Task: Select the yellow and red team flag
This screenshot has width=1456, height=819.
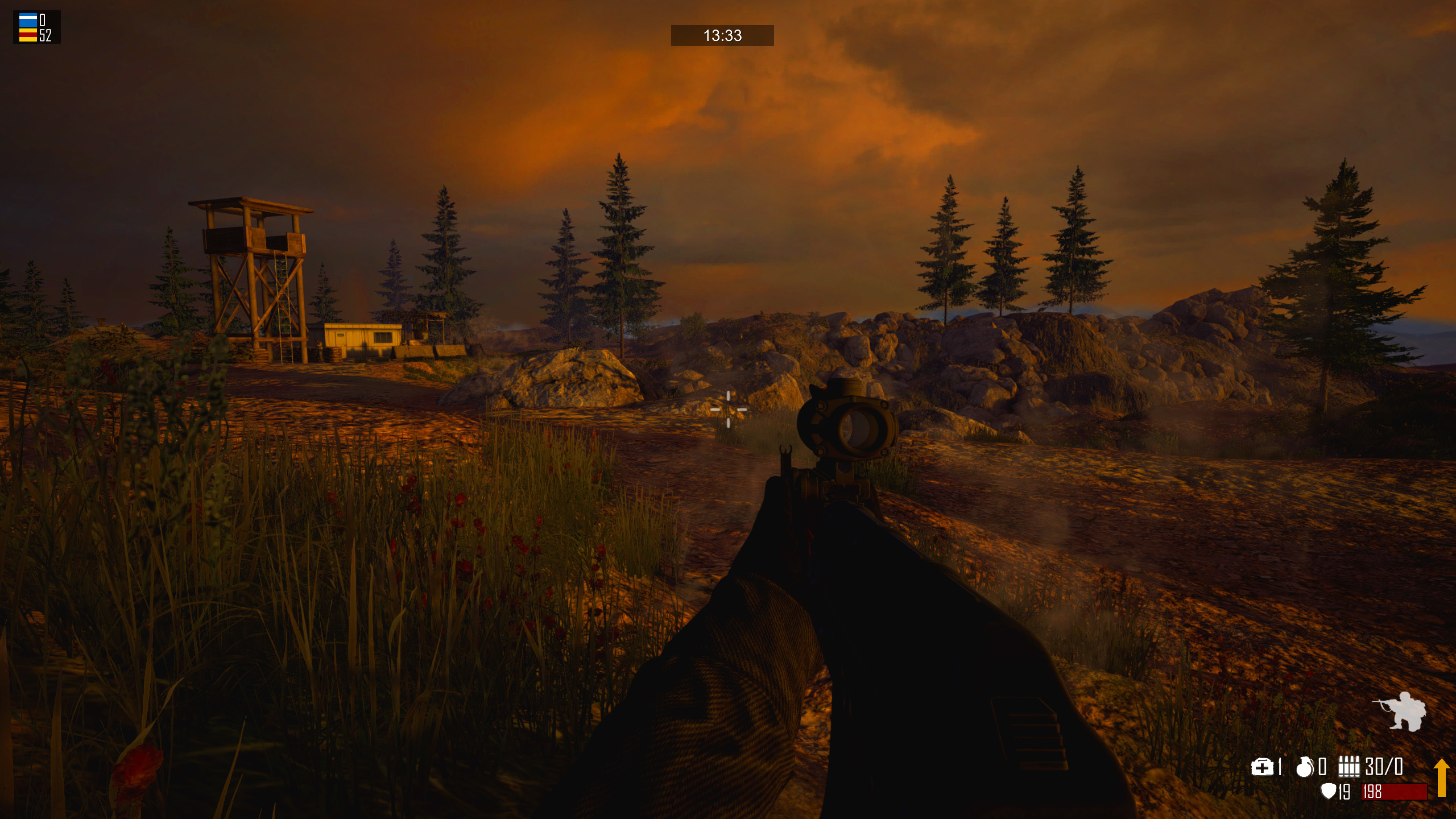Action: click(28, 35)
